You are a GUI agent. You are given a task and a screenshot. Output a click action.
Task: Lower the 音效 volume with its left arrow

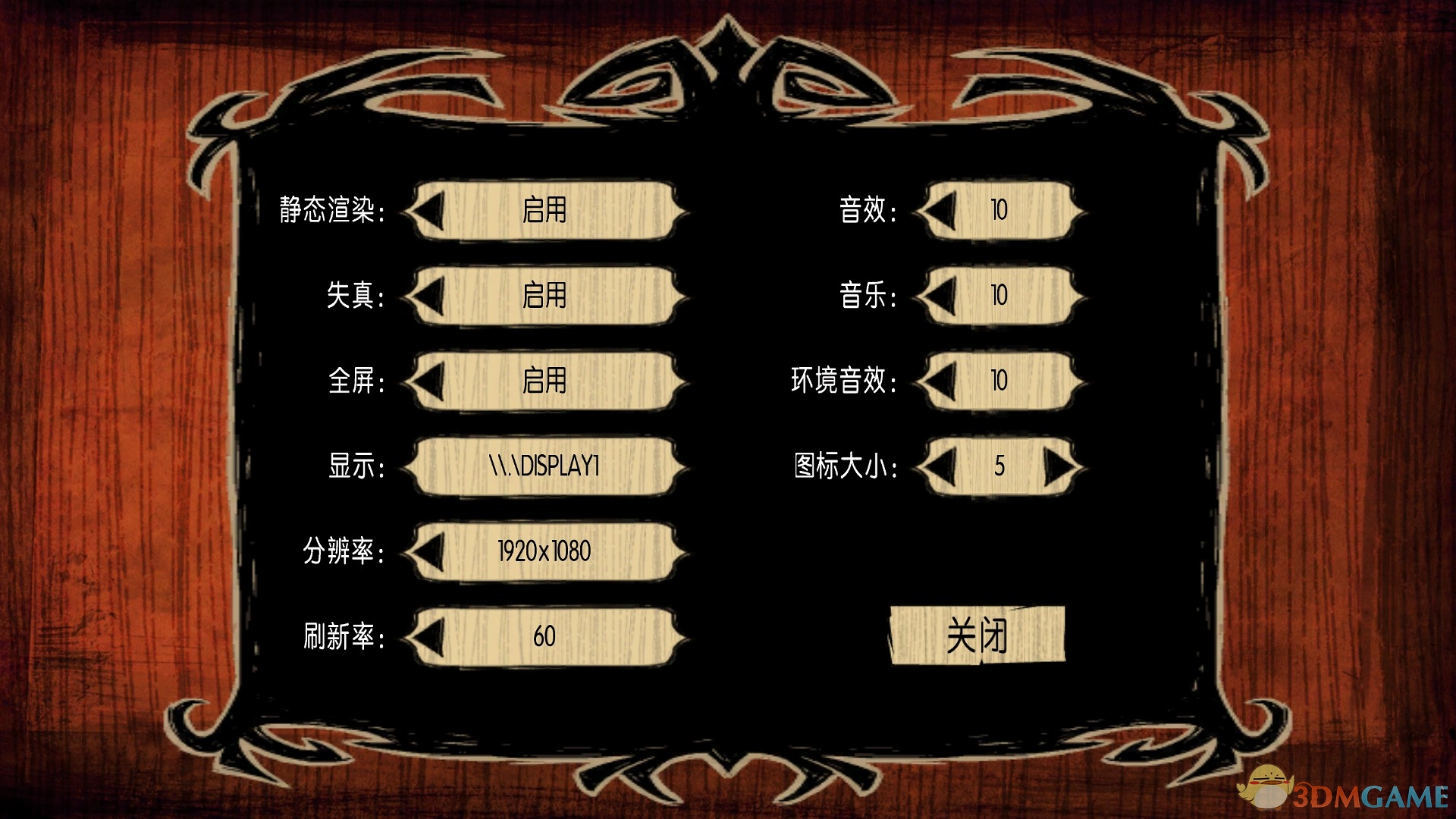[x=940, y=212]
